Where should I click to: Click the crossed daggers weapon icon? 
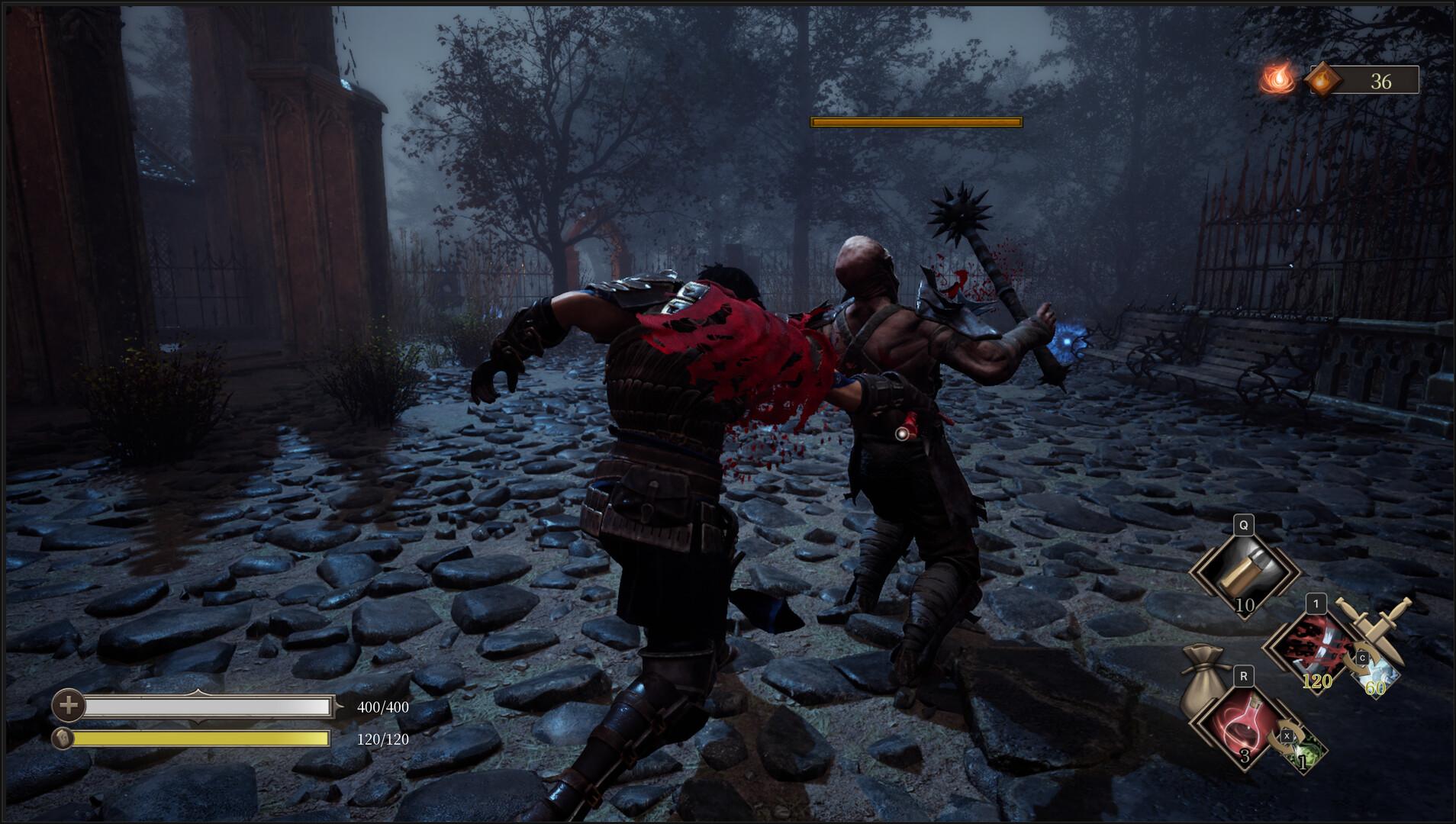(x=1371, y=629)
